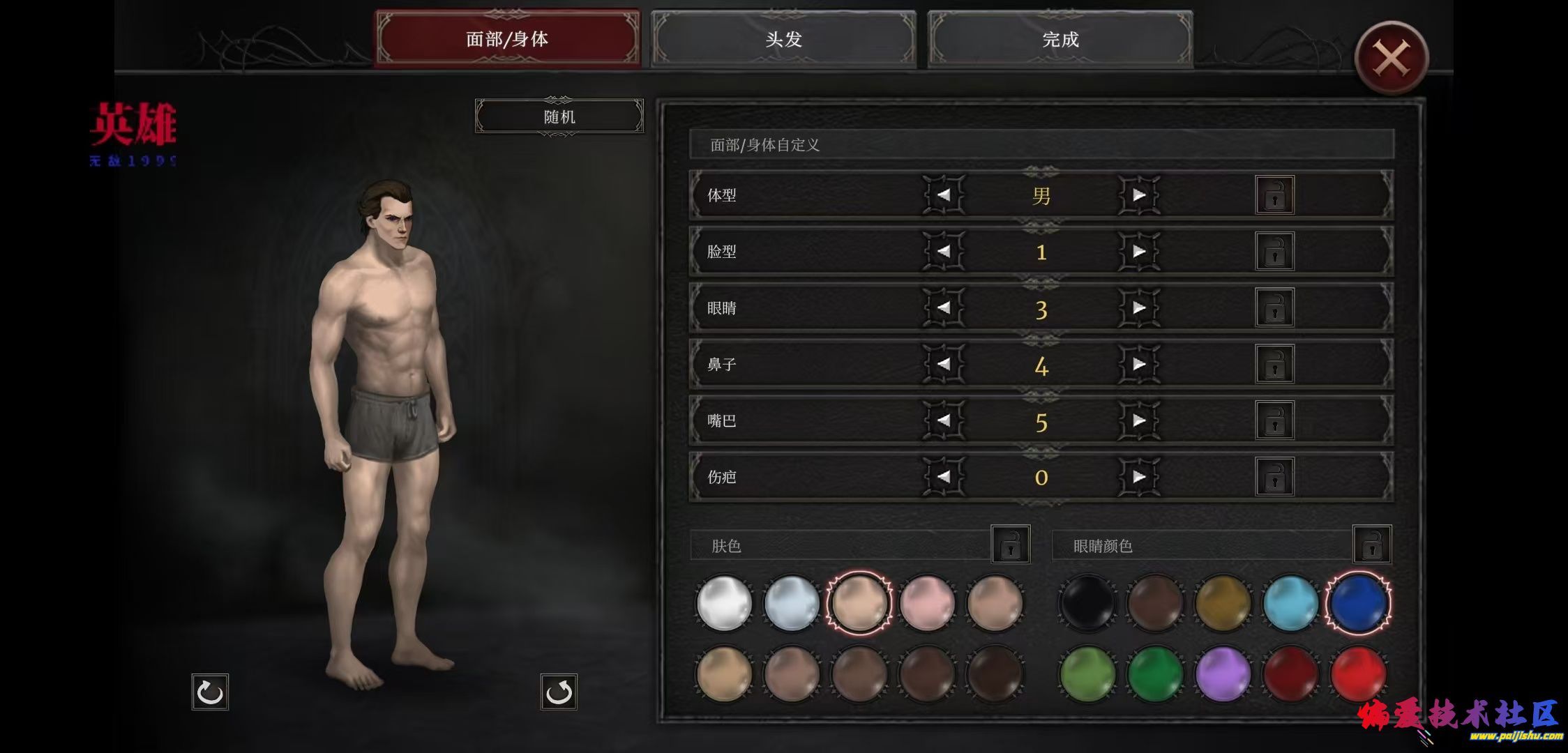Click the left arrow for 鼻子
The width and height of the screenshot is (1568, 753).
click(x=944, y=364)
